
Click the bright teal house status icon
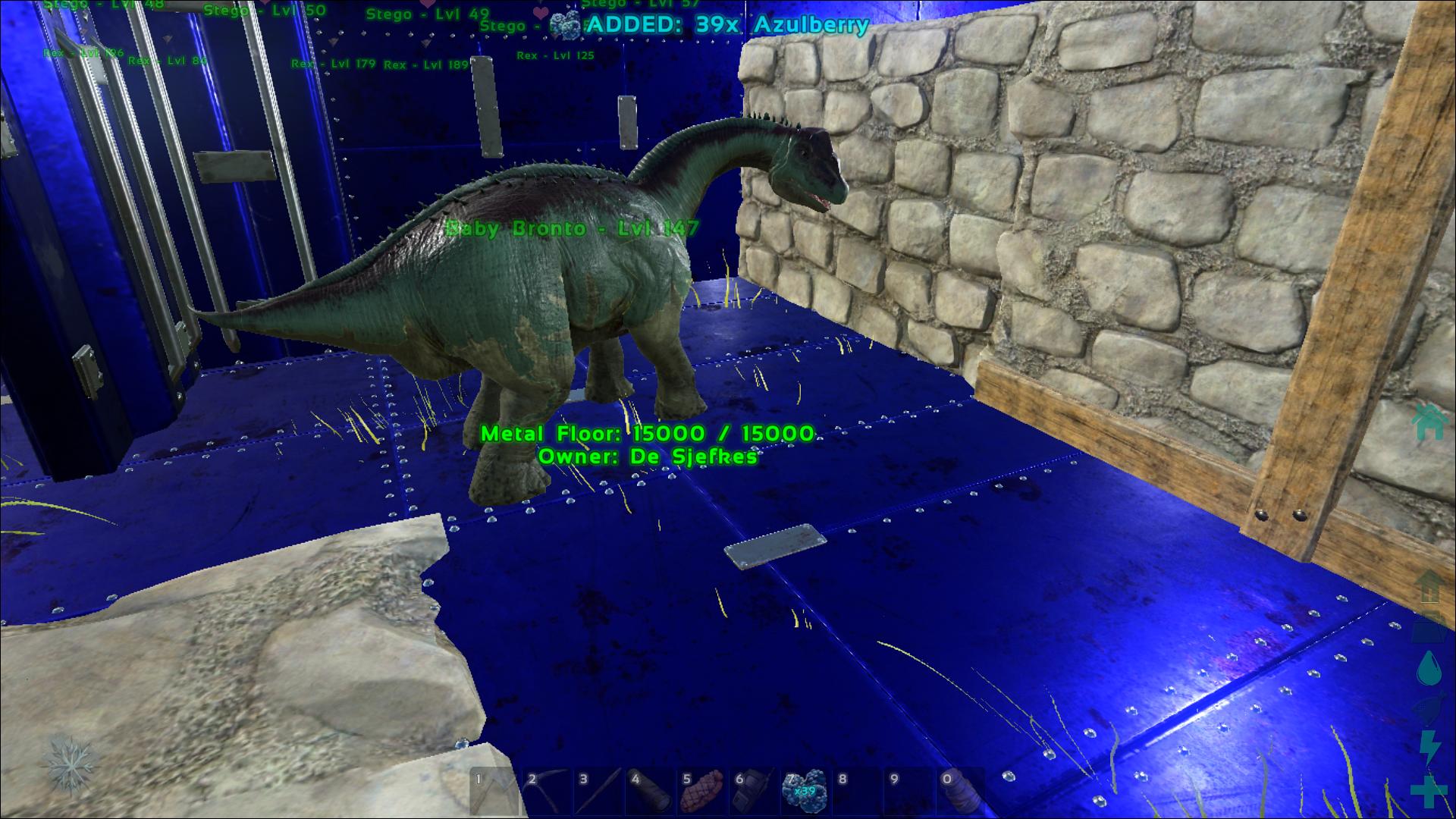(1428, 422)
